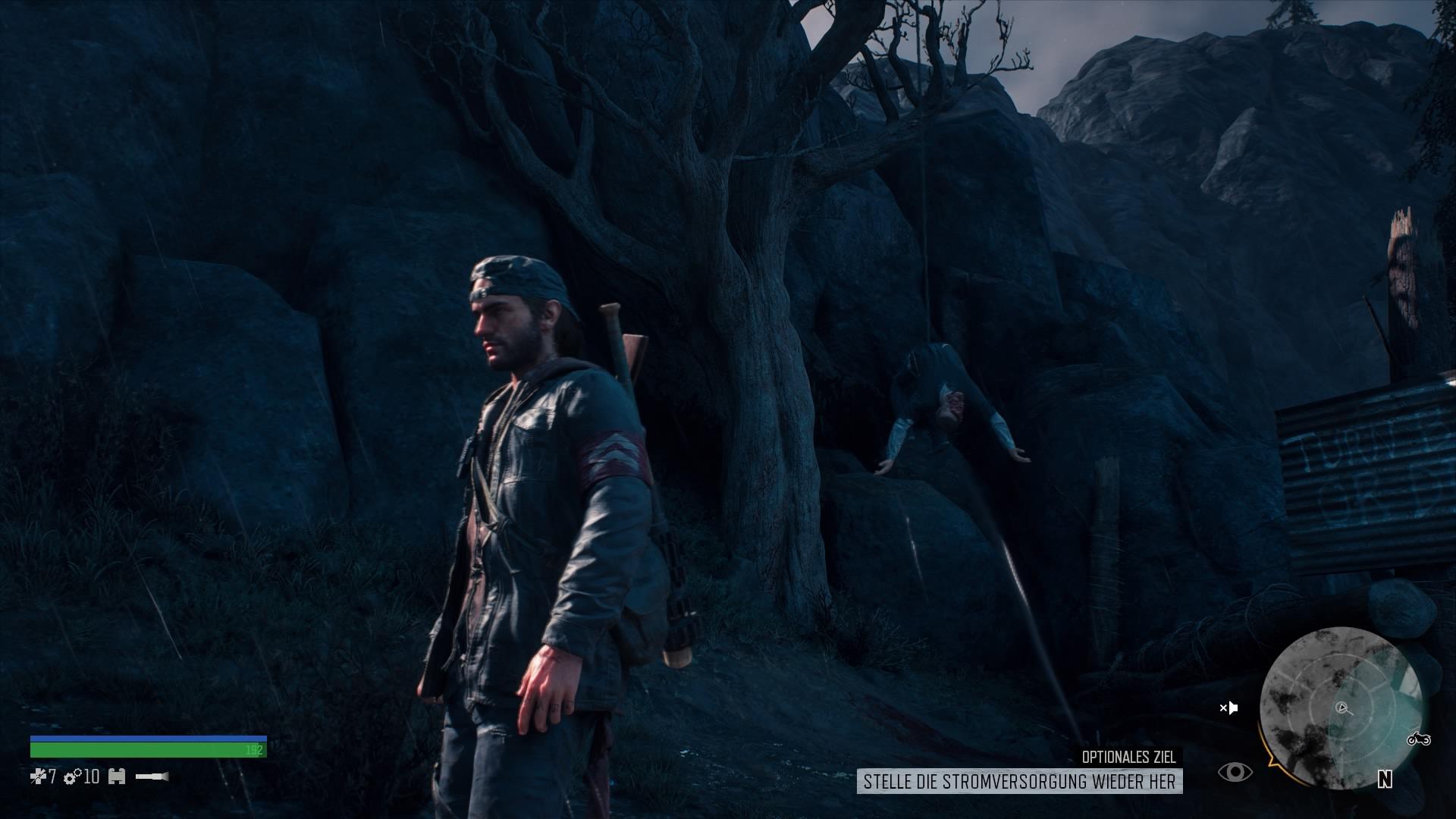Click the muted speaker noise icon

1228,708
